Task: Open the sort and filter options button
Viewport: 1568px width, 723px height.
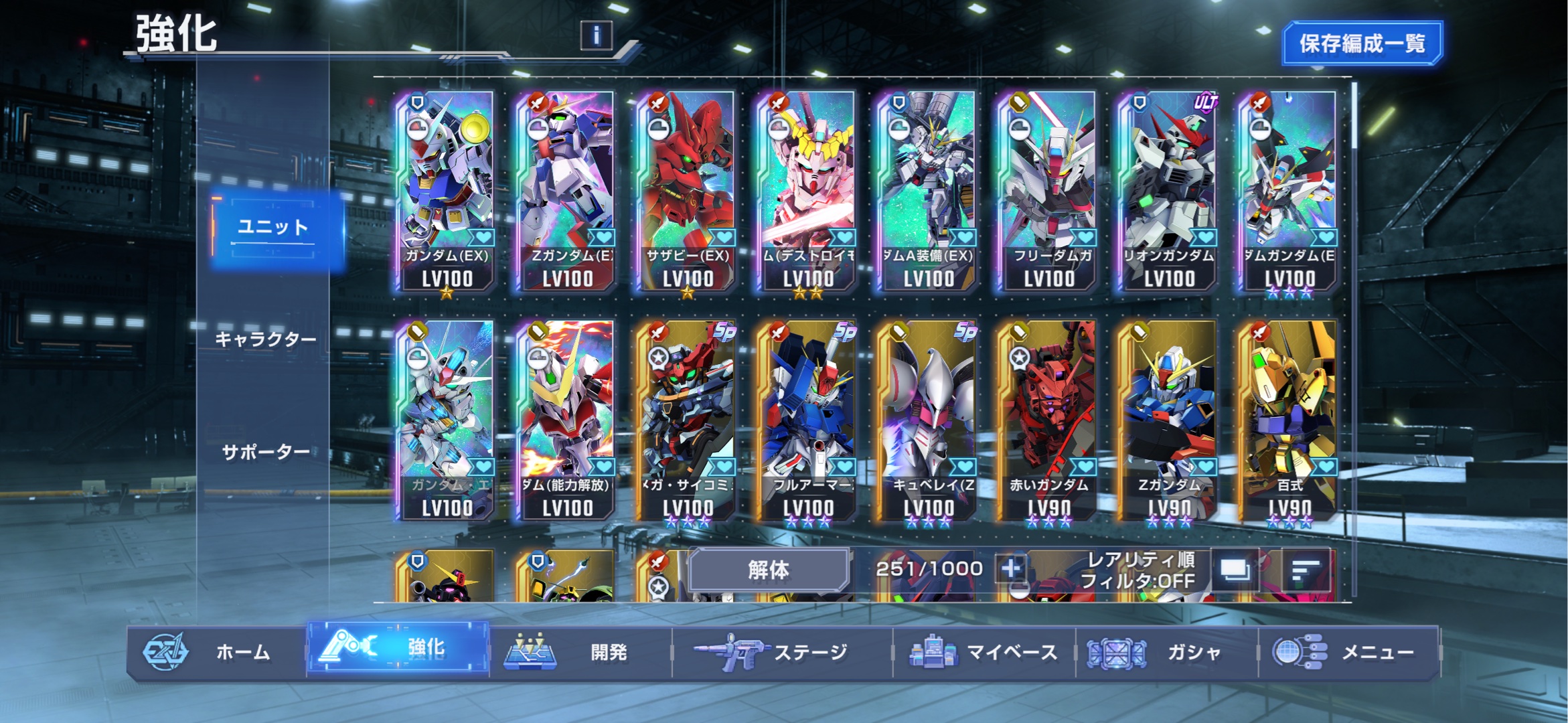Action: click(x=1305, y=571)
